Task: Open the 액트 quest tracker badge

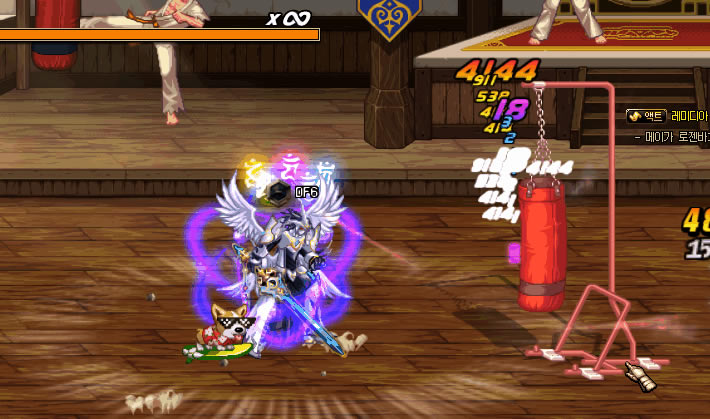Action: coord(647,116)
